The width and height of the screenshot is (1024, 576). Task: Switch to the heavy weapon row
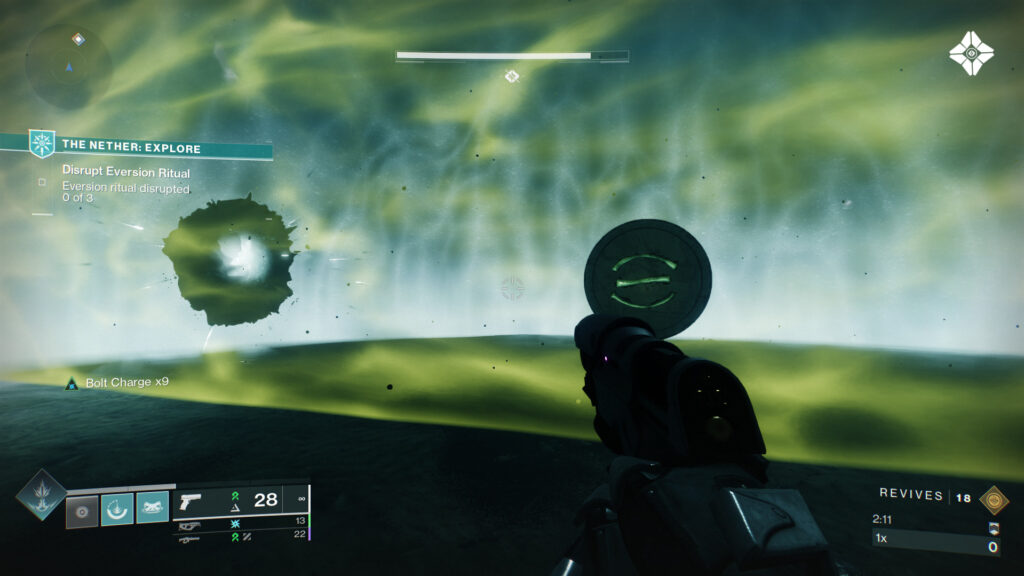click(x=242, y=537)
